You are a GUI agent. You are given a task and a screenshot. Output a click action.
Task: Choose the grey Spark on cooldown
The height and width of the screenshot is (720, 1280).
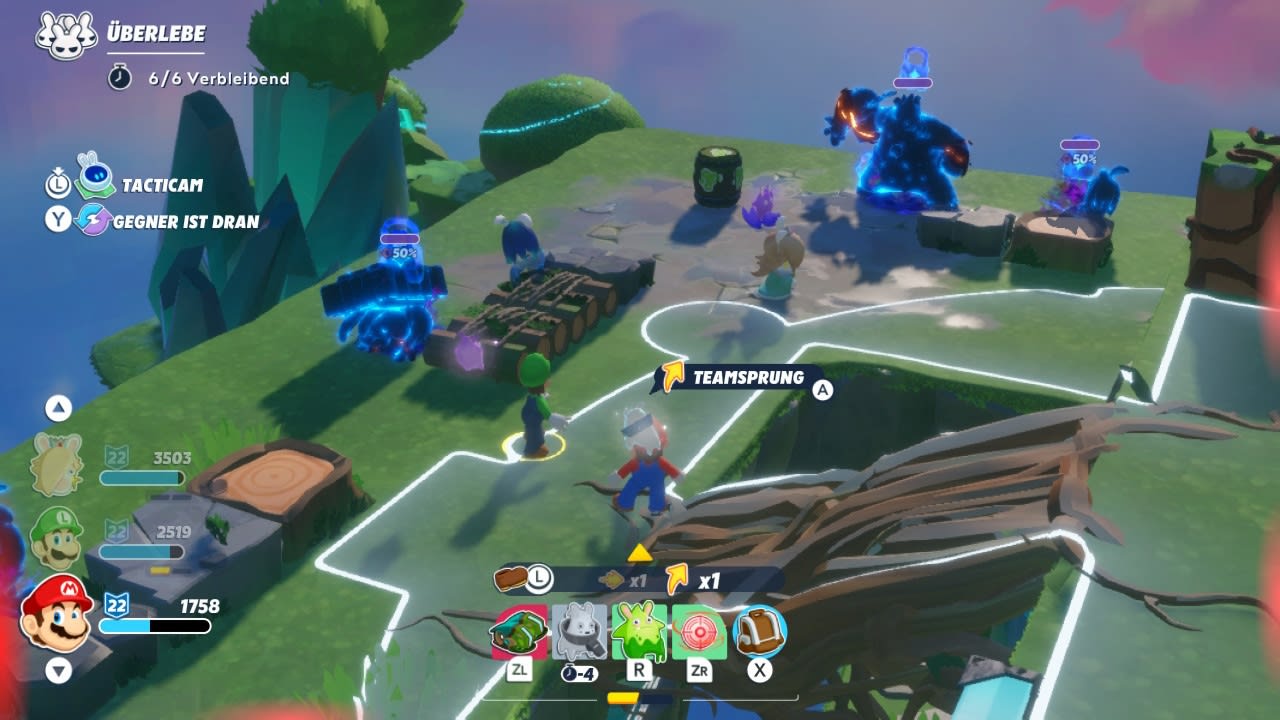pyautogui.click(x=580, y=632)
